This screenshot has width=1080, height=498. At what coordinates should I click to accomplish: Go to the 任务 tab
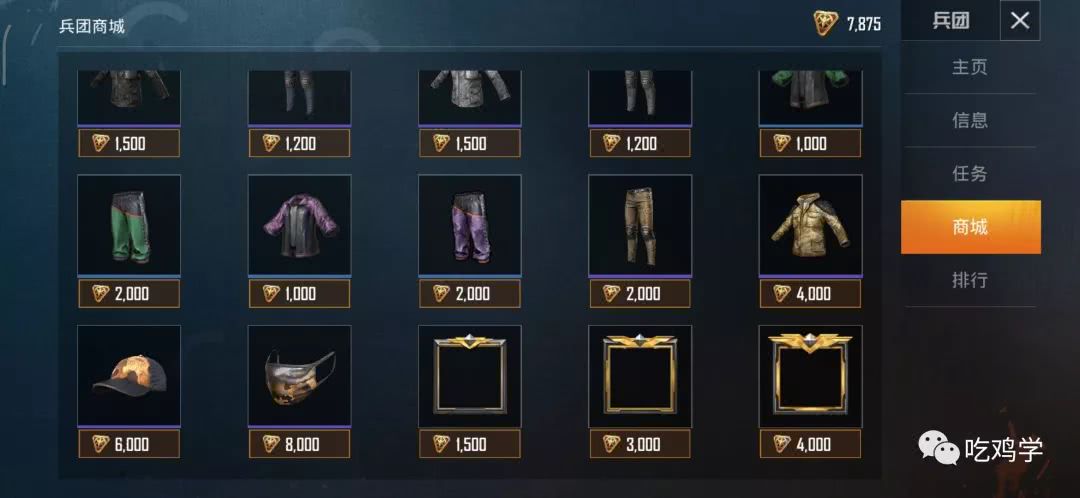[970, 174]
